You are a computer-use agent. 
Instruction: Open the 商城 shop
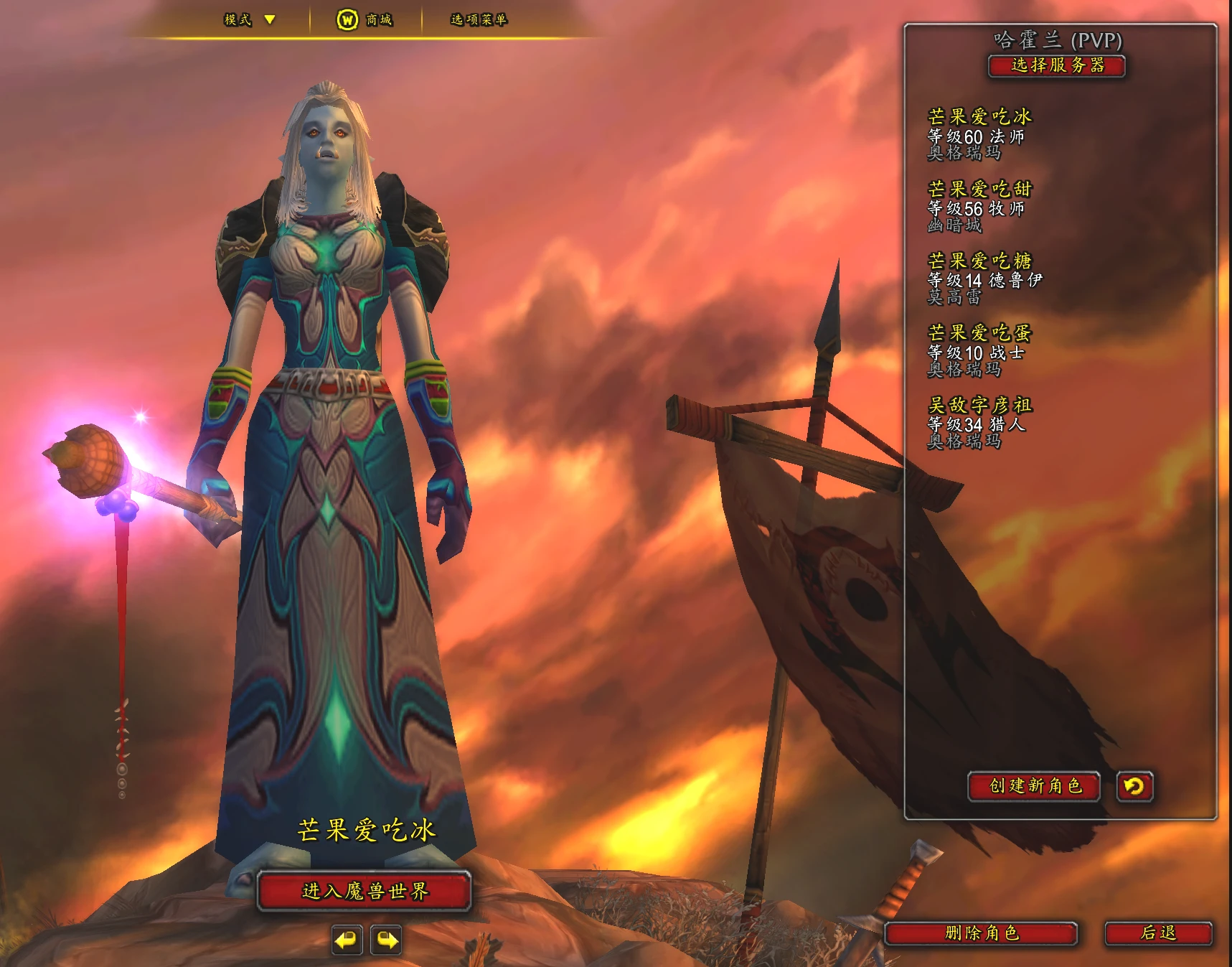[x=365, y=19]
